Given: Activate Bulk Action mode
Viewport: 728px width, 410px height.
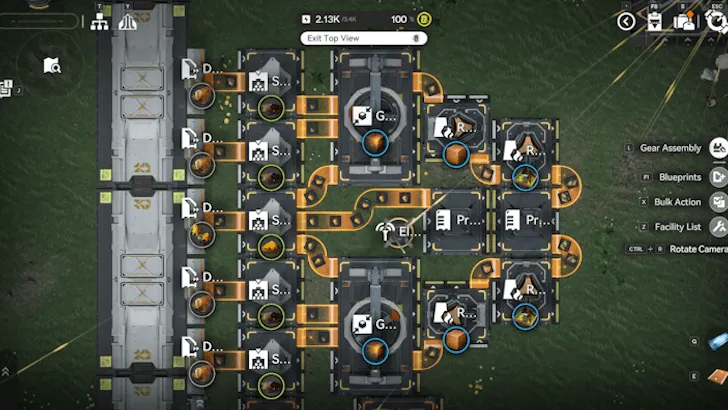Looking at the screenshot, I should pos(718,201).
